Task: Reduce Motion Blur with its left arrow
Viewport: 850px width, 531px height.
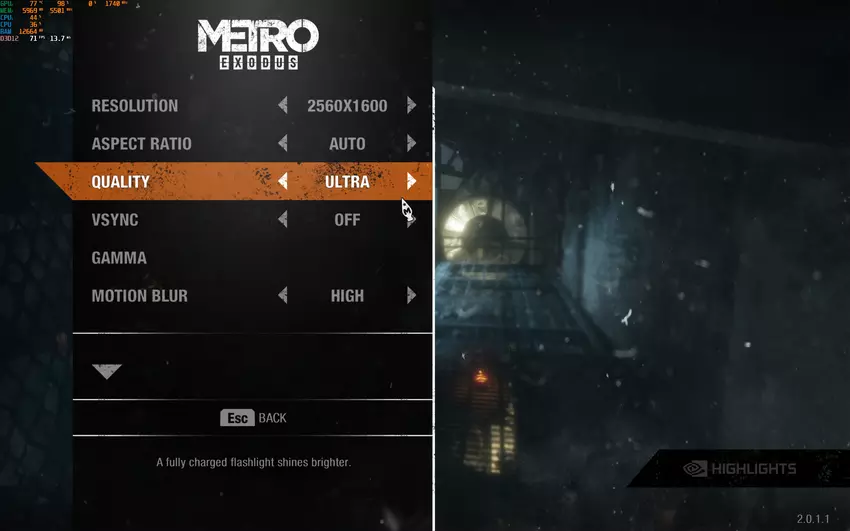Action: pos(283,296)
